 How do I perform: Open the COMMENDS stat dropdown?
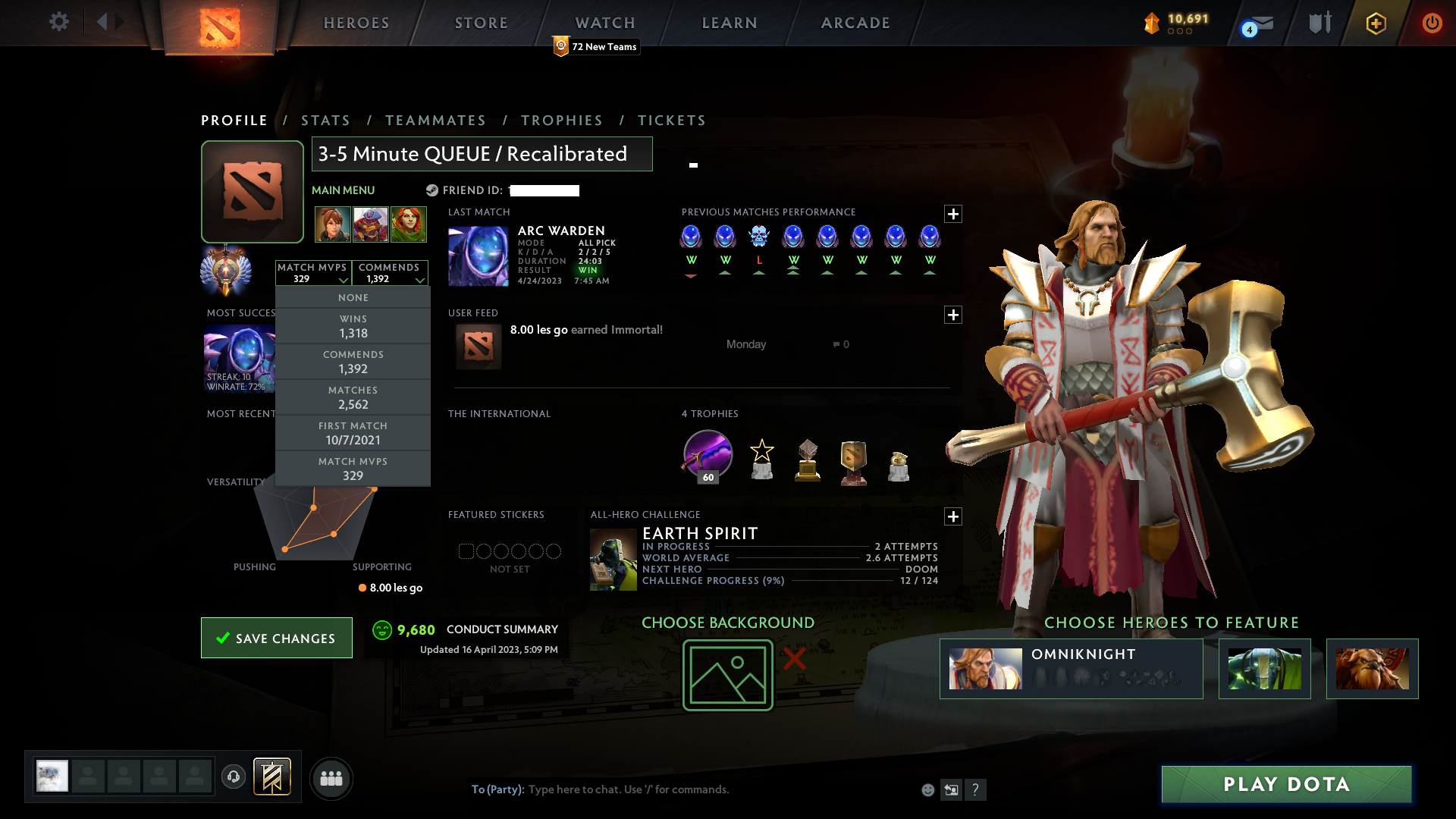point(390,273)
